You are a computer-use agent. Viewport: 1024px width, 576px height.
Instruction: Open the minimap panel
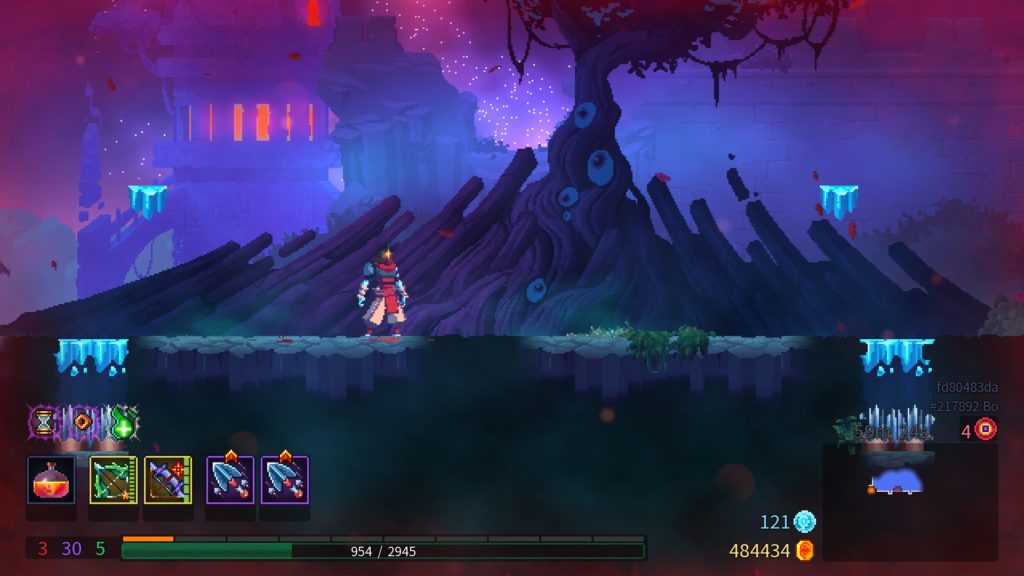tap(909, 500)
